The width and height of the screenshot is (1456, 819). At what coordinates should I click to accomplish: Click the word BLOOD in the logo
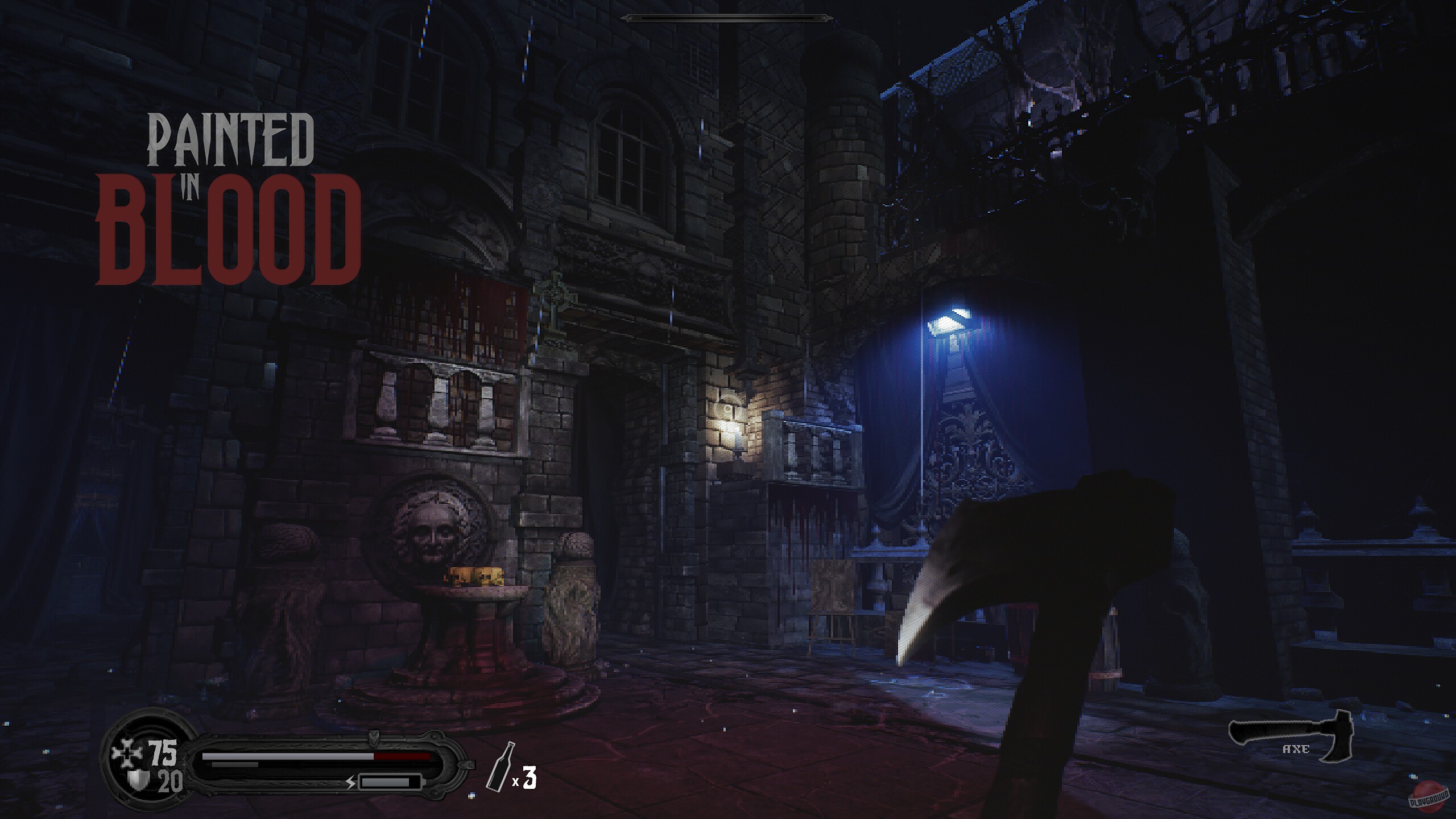click(x=230, y=225)
